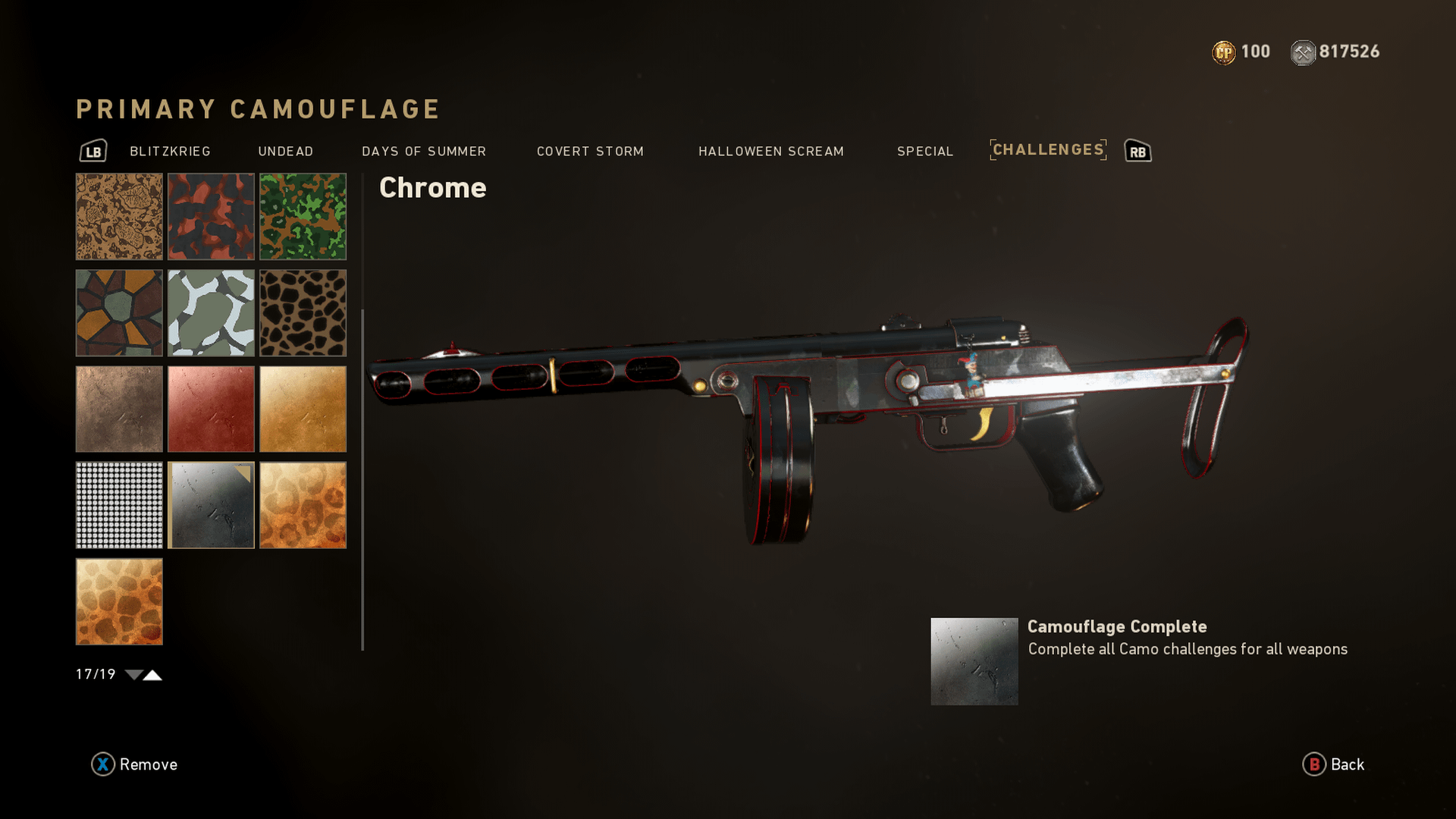
Task: Choose the bronze metallic camo swatch
Action: tap(119, 409)
